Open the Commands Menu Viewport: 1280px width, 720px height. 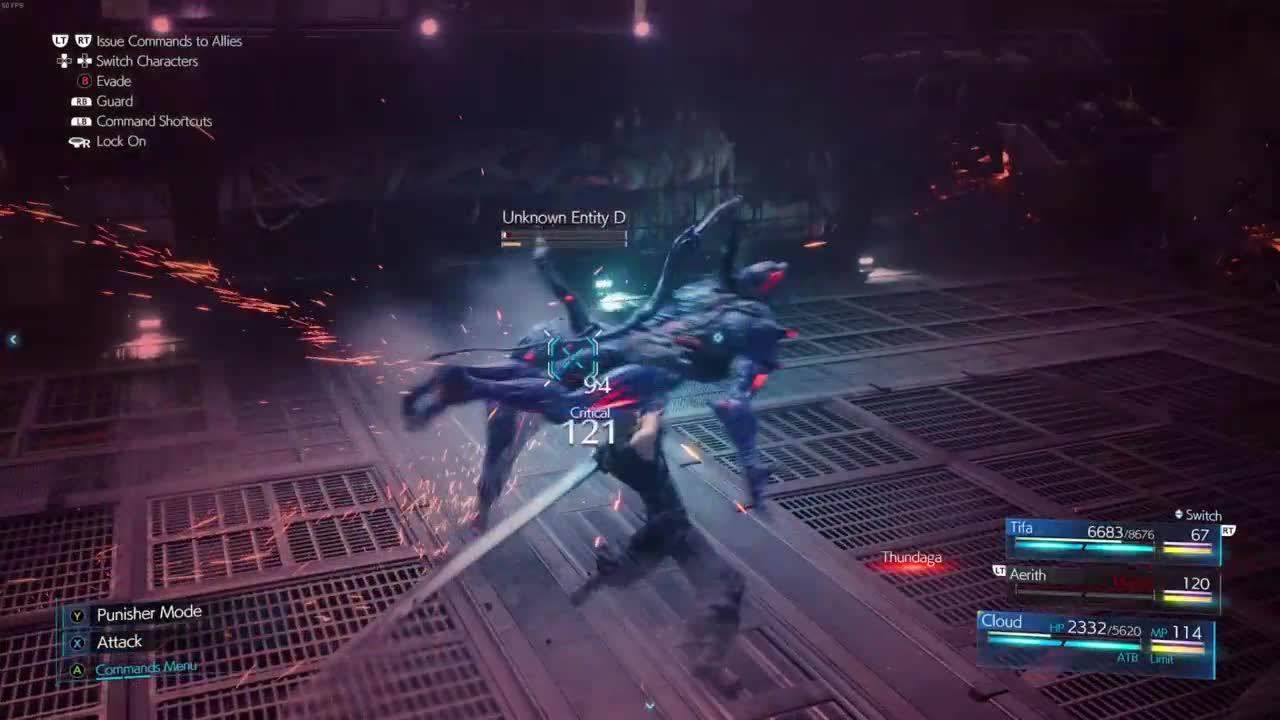pos(146,668)
